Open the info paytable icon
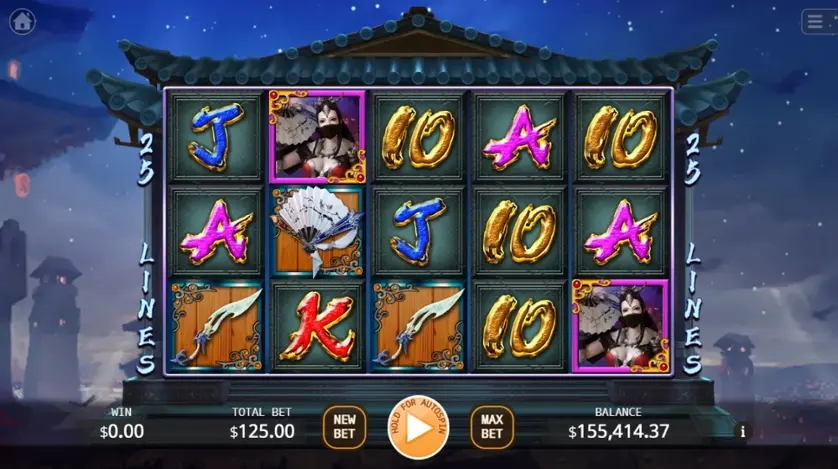Viewport: 838px width, 469px height. click(x=743, y=432)
